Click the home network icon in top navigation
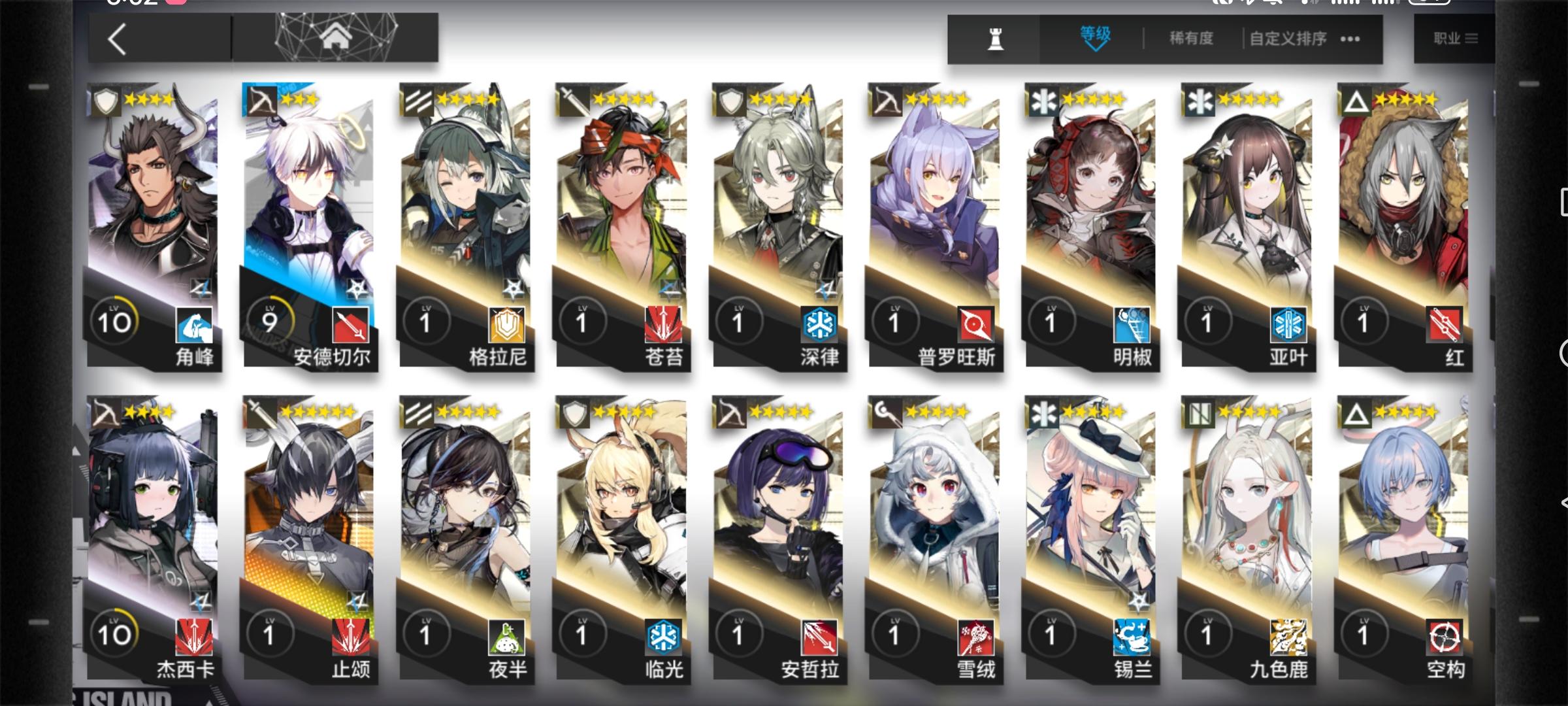 [334, 37]
